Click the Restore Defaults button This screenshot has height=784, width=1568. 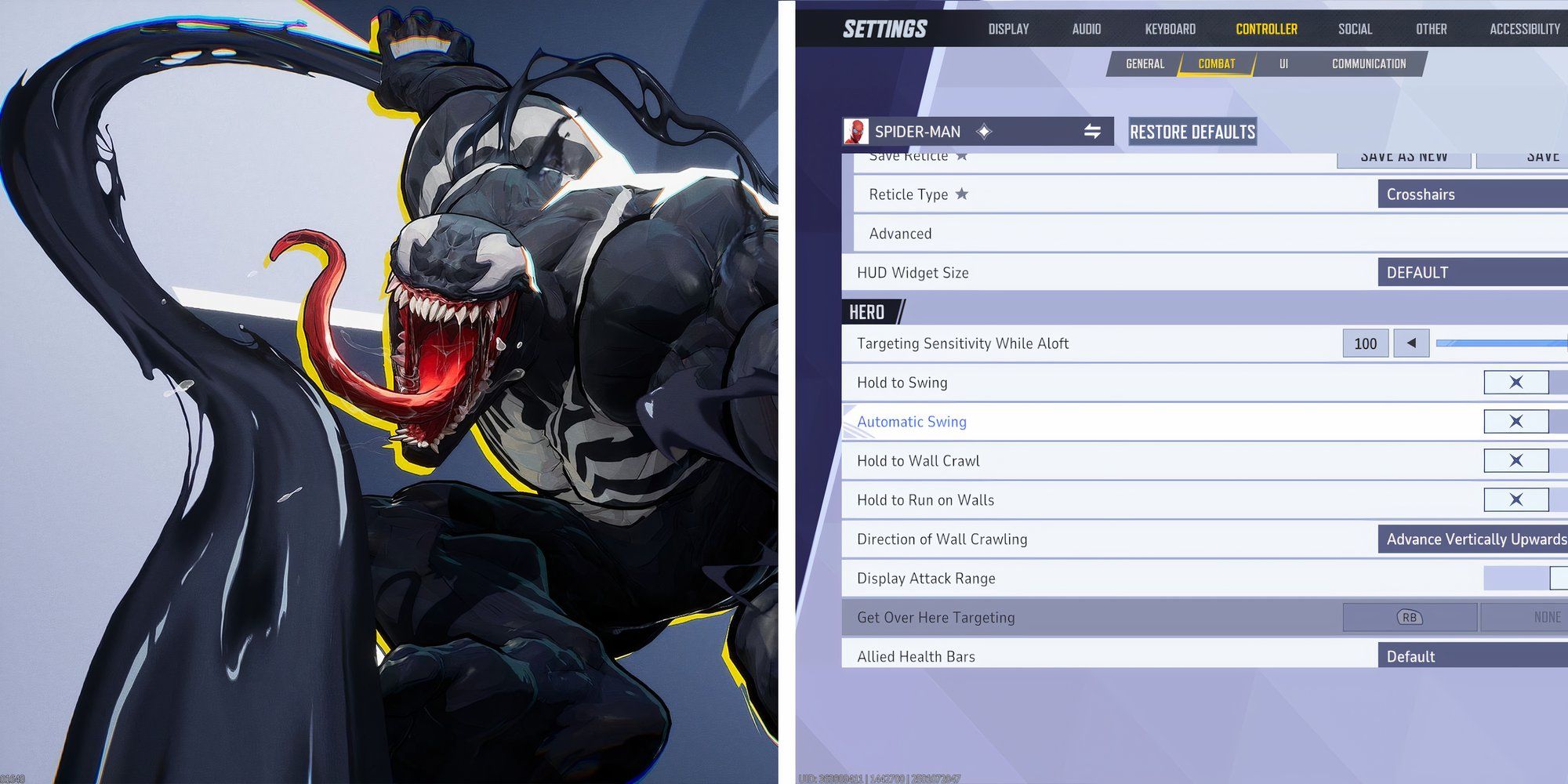[1192, 131]
